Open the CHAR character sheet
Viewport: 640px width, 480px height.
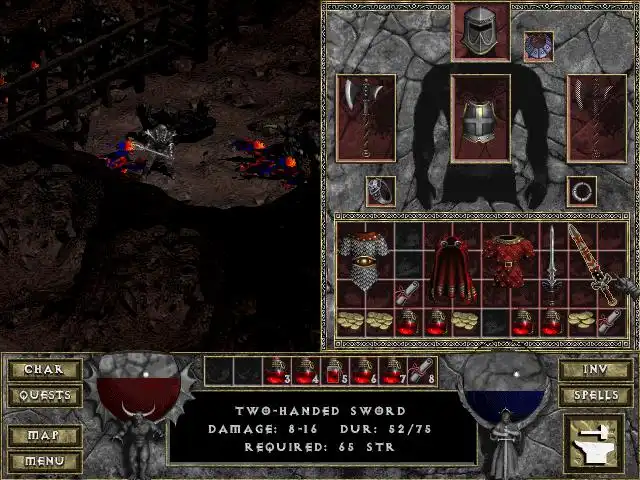click(43, 370)
